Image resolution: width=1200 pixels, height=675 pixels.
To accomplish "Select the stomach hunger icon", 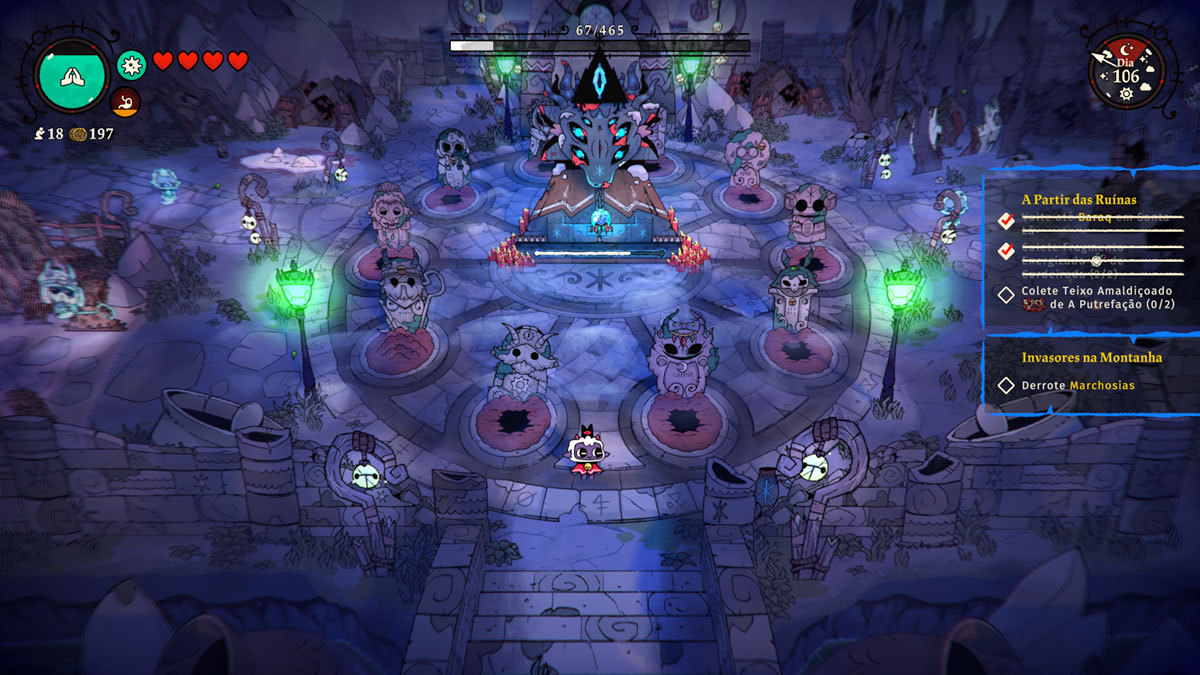I will coord(125,101).
